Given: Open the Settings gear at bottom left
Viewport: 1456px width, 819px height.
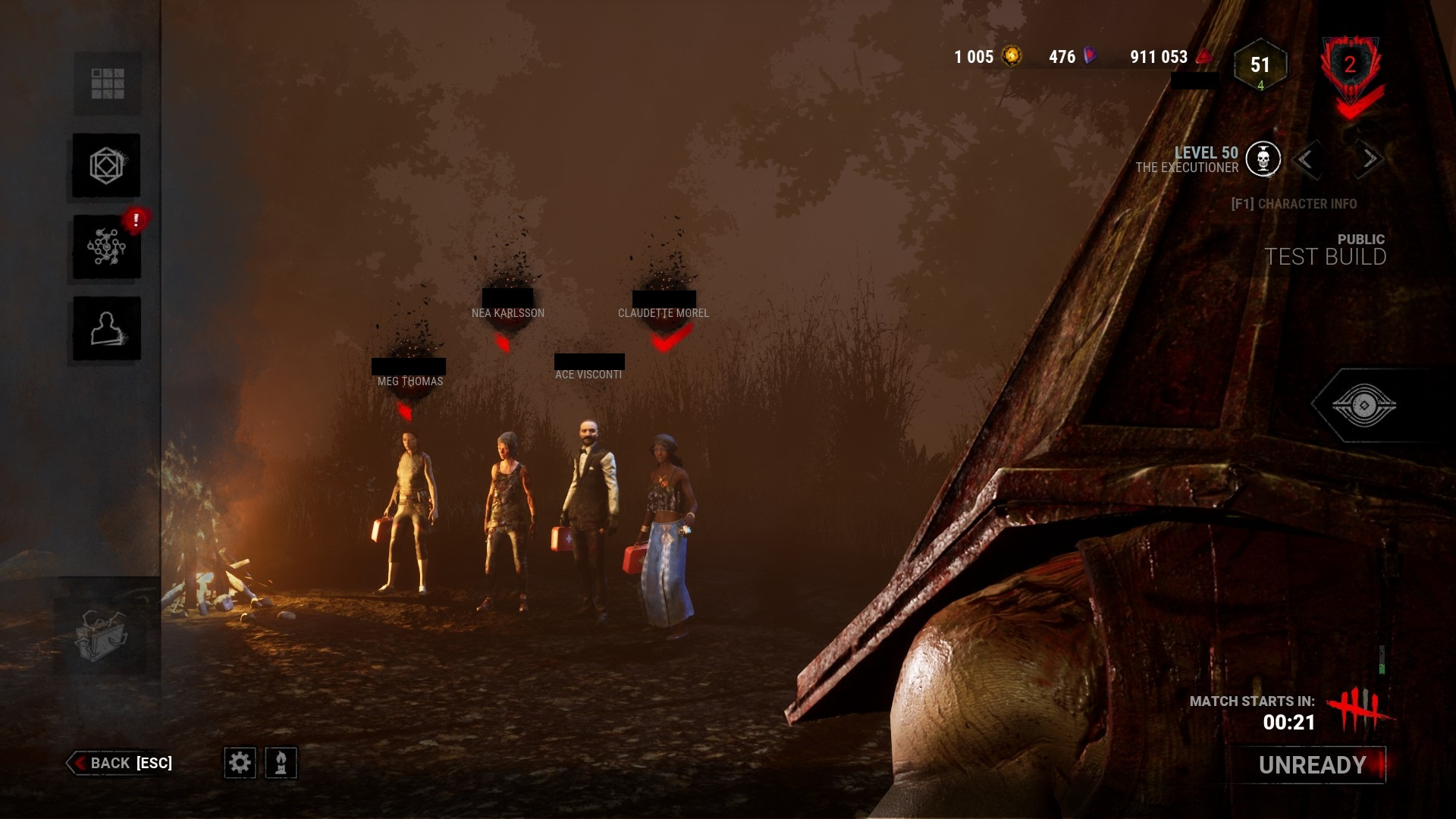Looking at the screenshot, I should [241, 764].
